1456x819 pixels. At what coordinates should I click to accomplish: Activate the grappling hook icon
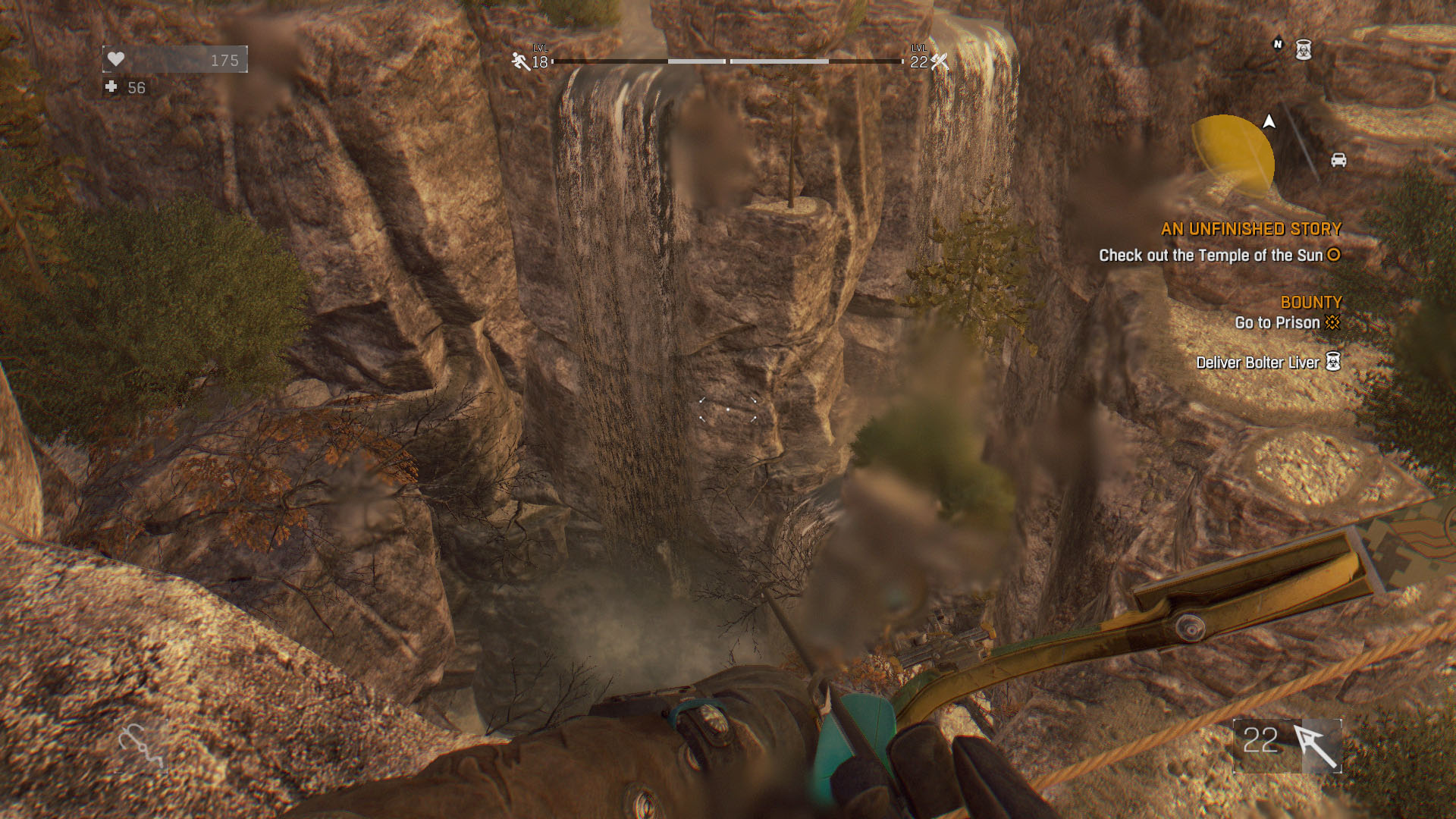pyautogui.click(x=140, y=745)
